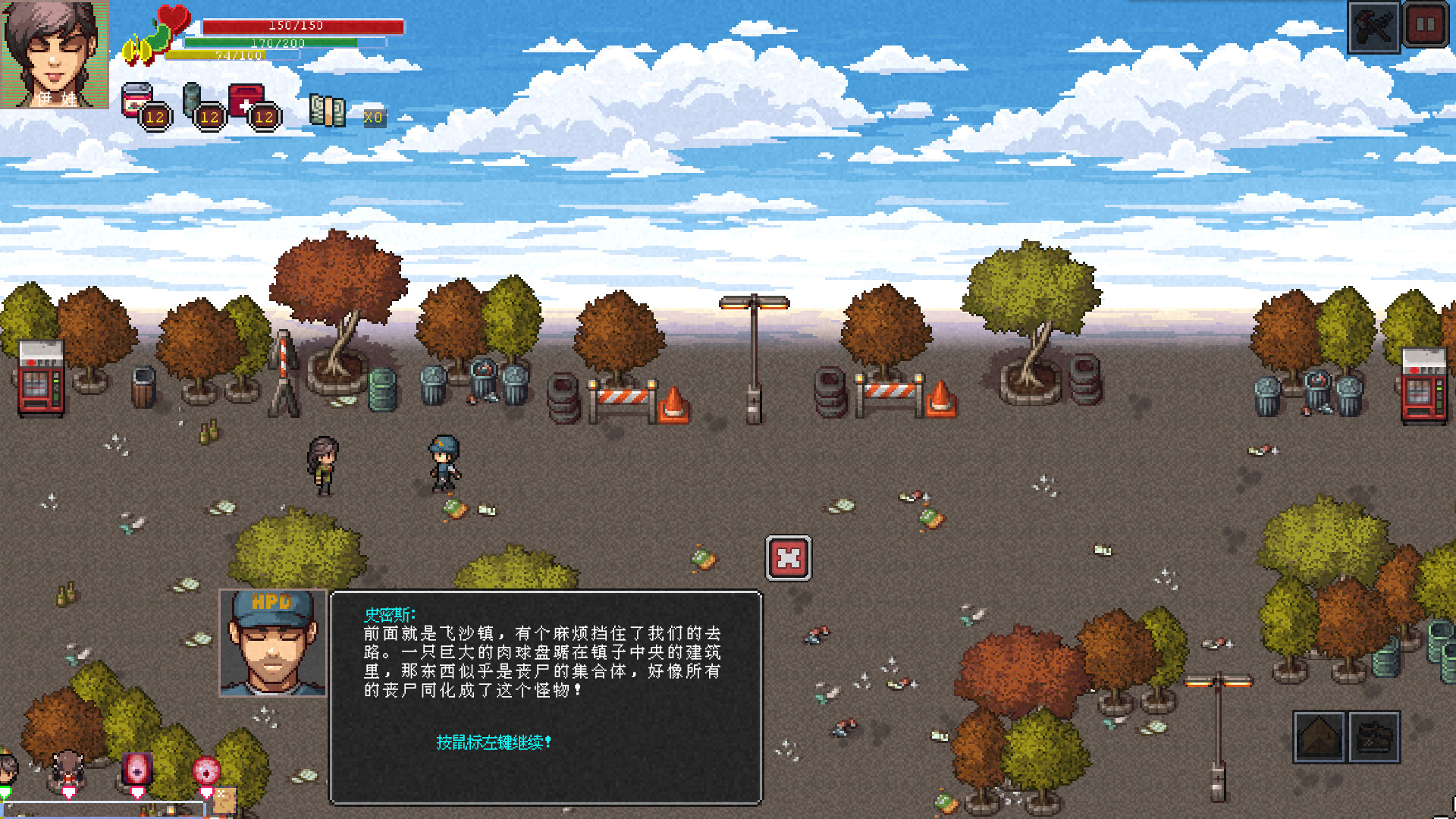
Task: Select the camp supplies icon beside the tent
Action: [x=1373, y=735]
